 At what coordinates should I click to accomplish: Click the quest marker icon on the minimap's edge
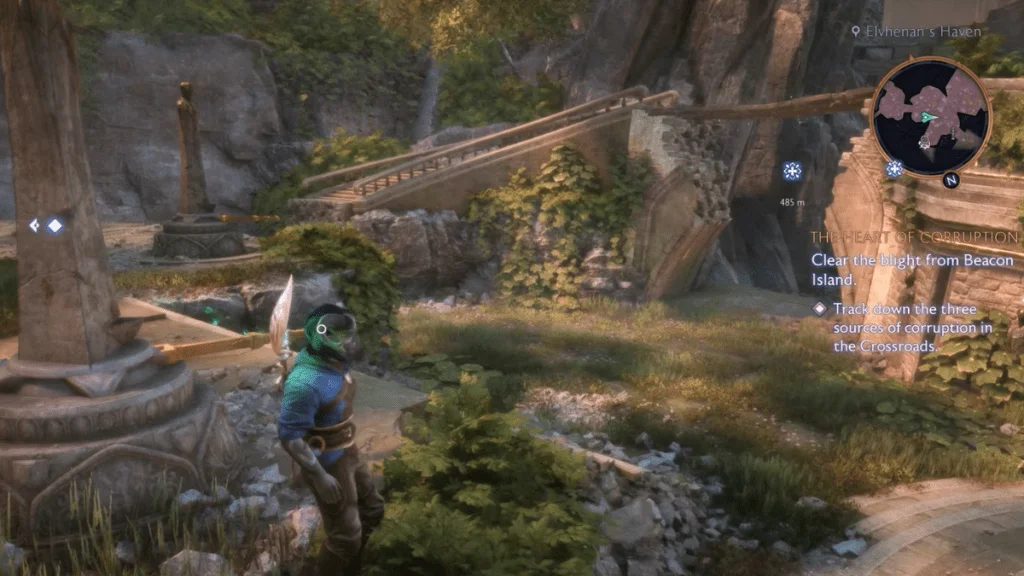893,169
